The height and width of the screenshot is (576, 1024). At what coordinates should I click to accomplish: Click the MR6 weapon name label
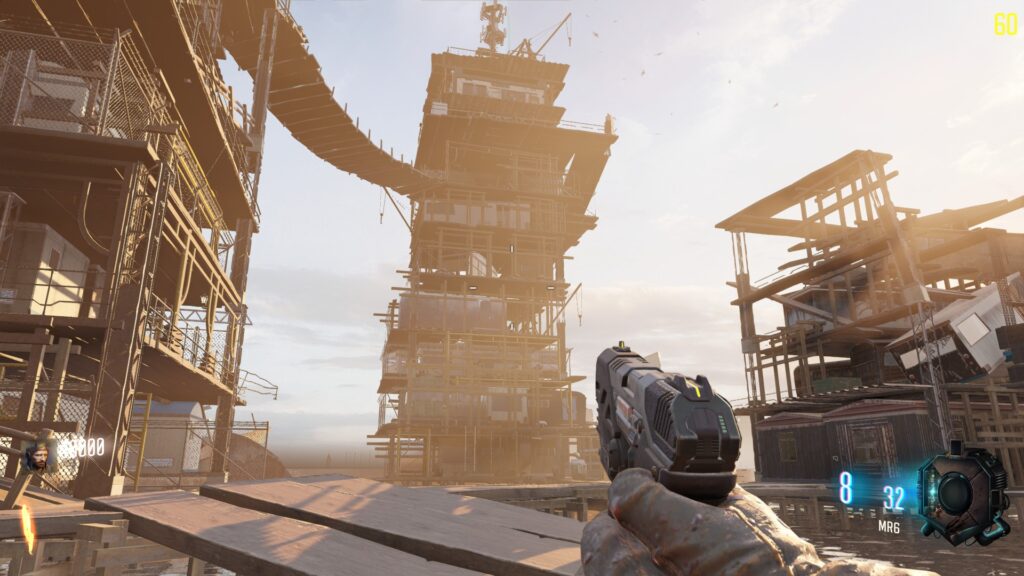click(x=891, y=525)
